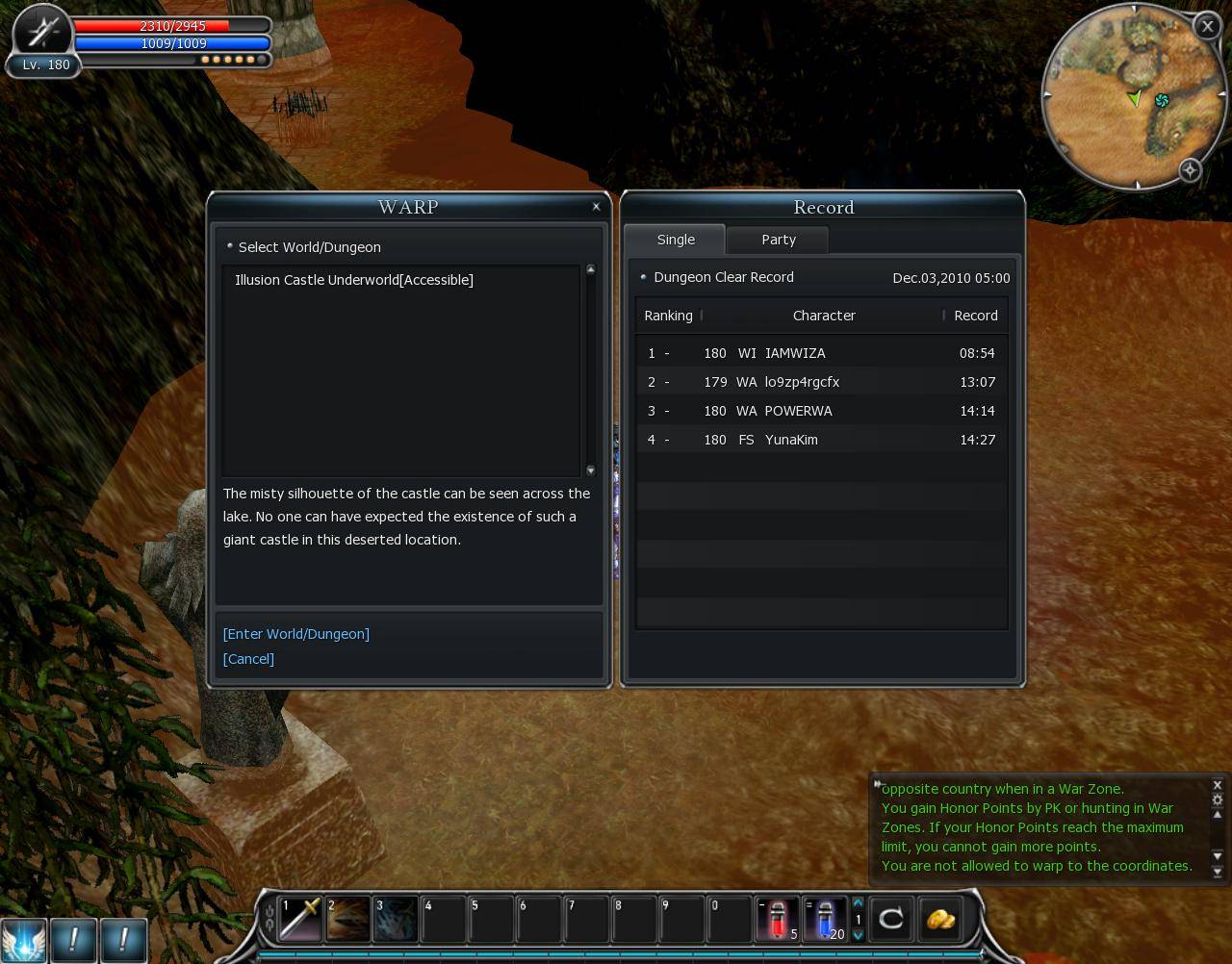1232x964 pixels.
Task: Close the WARP window
Action: (596, 207)
